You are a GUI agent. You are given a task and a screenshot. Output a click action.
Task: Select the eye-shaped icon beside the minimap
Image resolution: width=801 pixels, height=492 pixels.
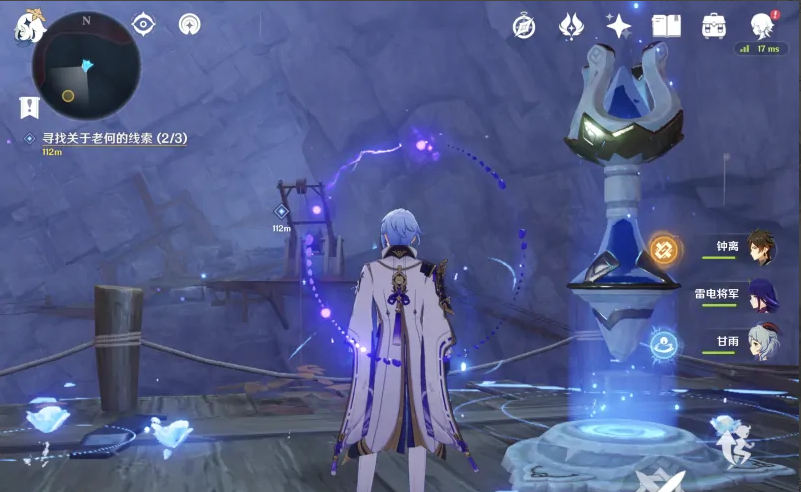144,24
